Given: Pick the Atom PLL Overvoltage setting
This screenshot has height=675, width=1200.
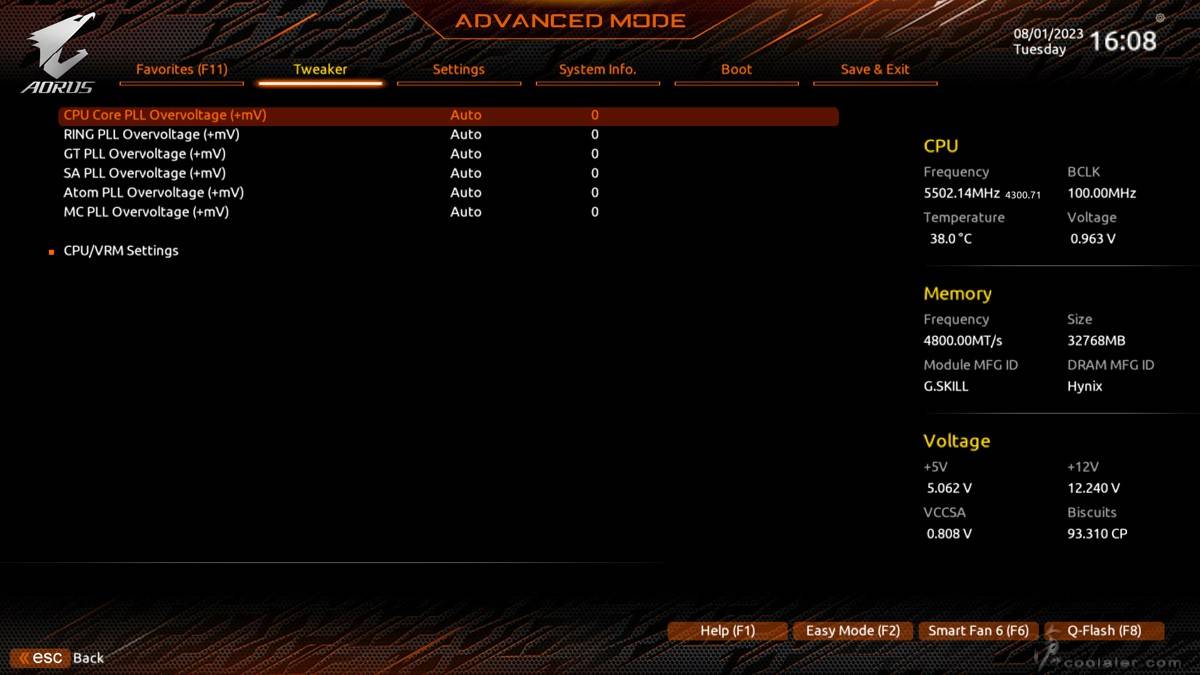Looking at the screenshot, I should (x=153, y=192).
